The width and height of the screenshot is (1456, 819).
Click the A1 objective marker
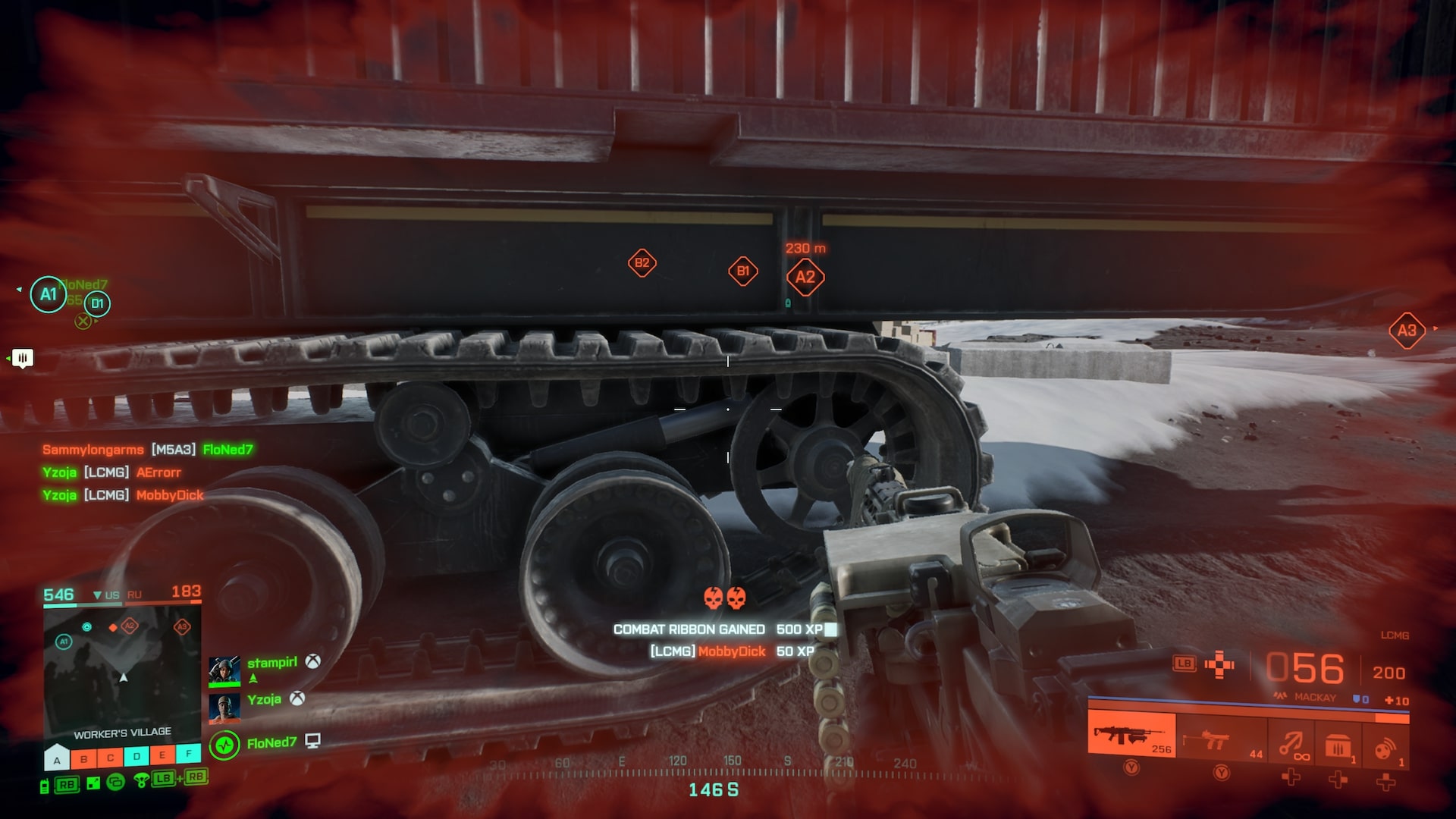[49, 294]
